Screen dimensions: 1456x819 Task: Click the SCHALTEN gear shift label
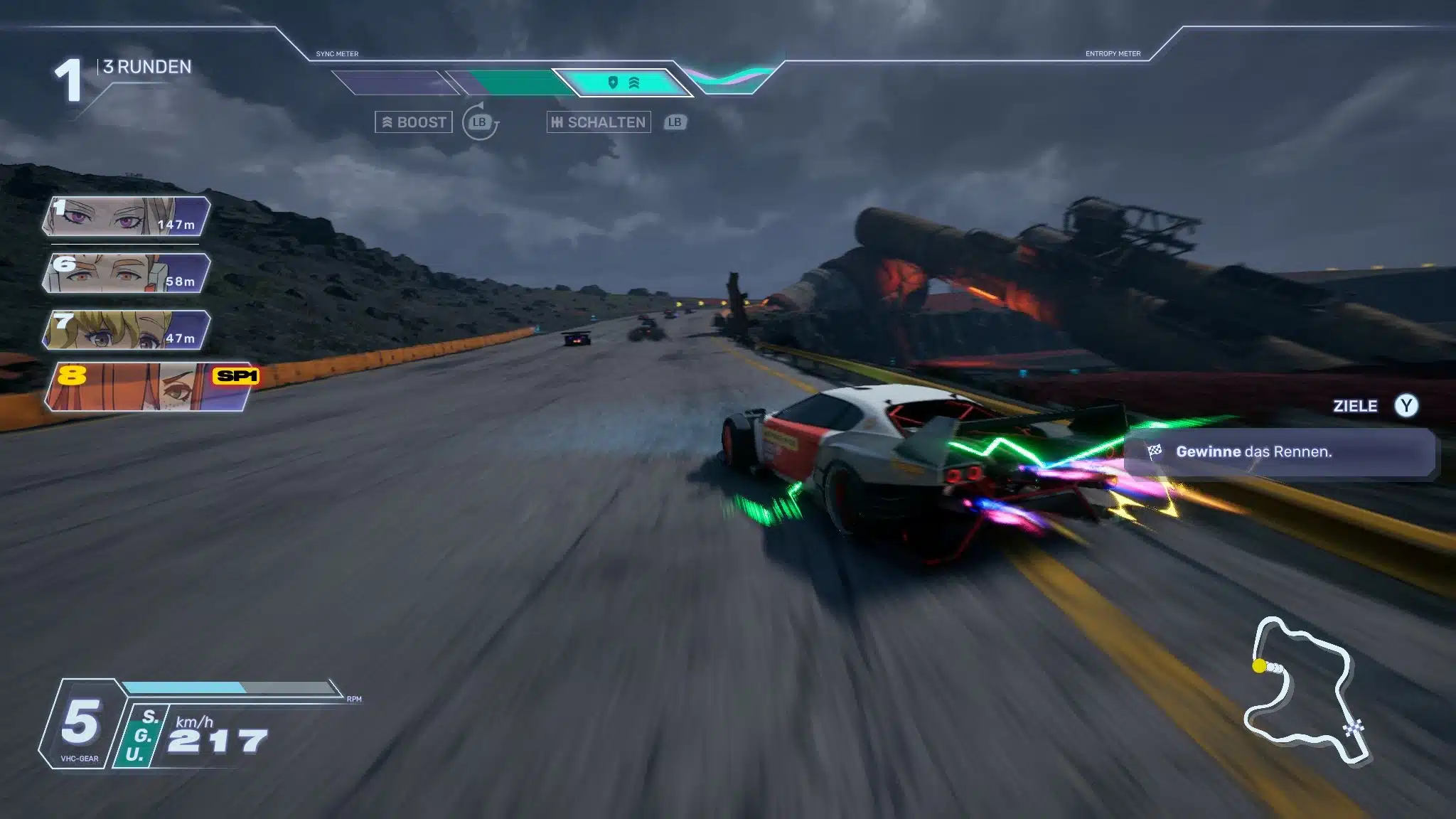[x=599, y=122]
